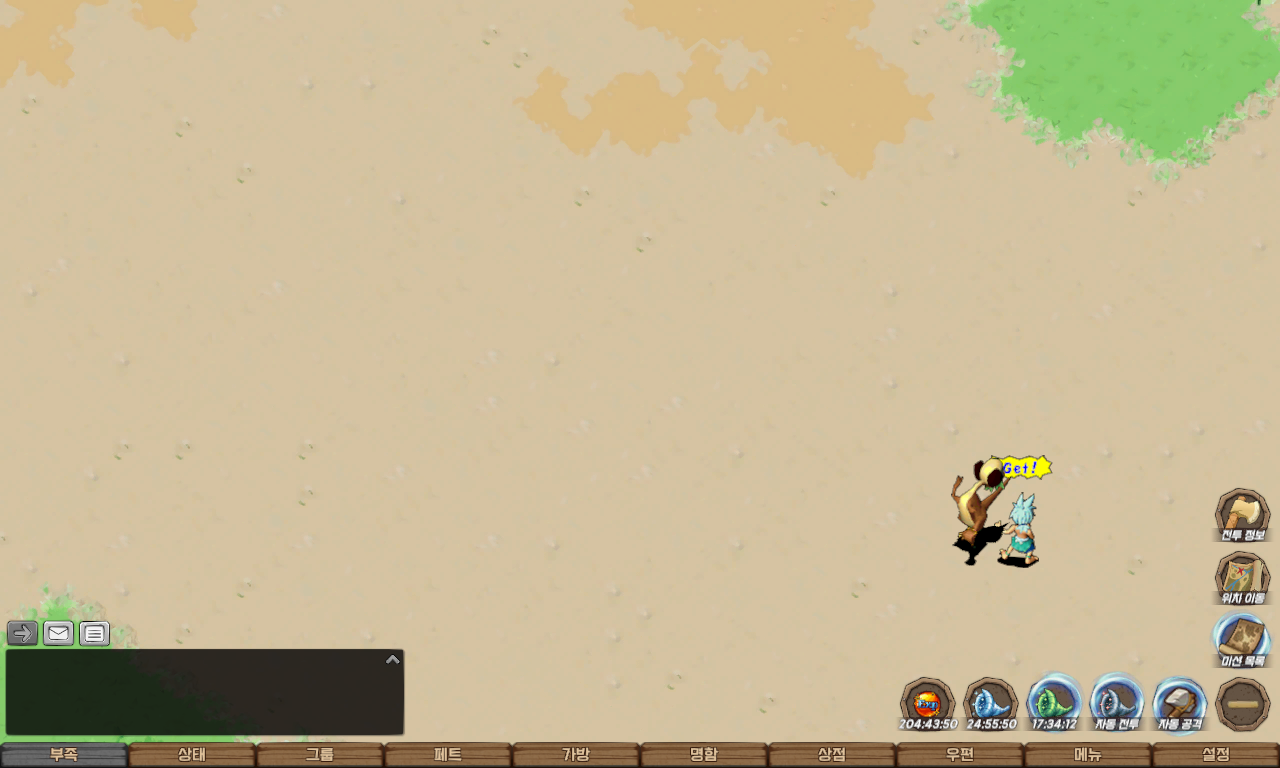Toggle 자동 공격 auto attack
Viewport: 1280px width, 768px height.
tap(1180, 702)
